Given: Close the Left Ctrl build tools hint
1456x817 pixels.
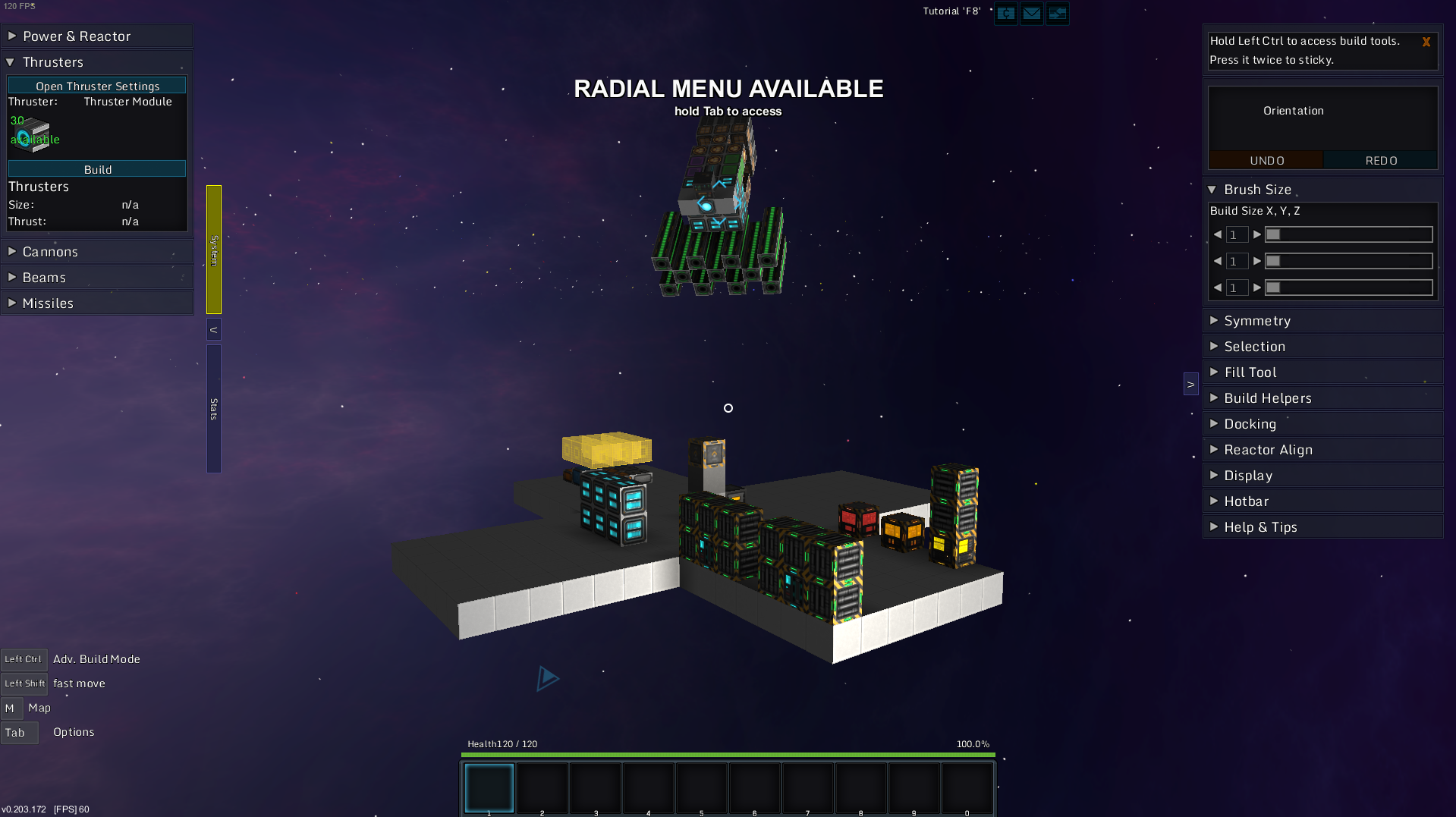Looking at the screenshot, I should [x=1426, y=42].
